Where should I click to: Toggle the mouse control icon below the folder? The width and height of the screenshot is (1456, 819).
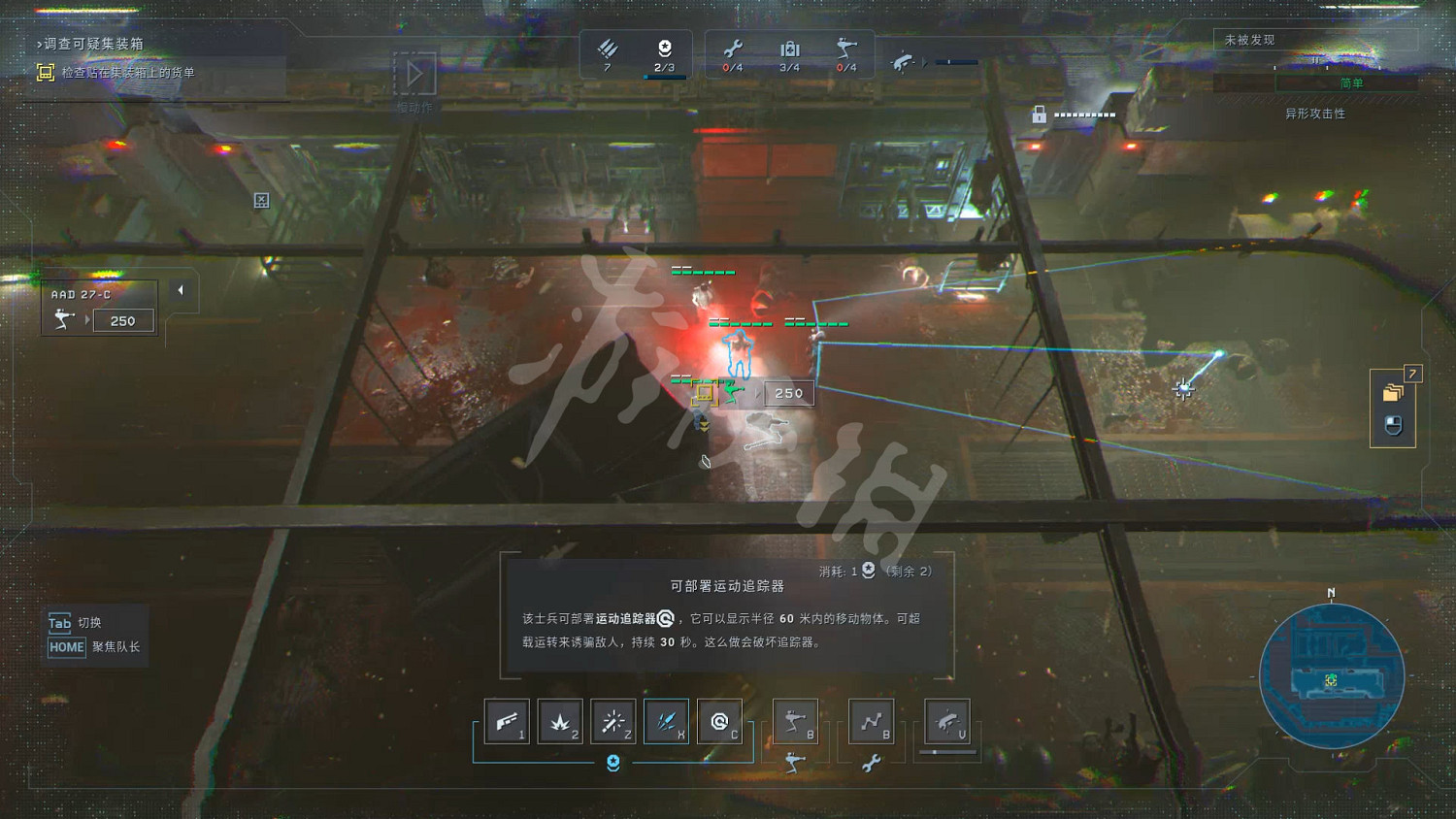pos(1392,423)
